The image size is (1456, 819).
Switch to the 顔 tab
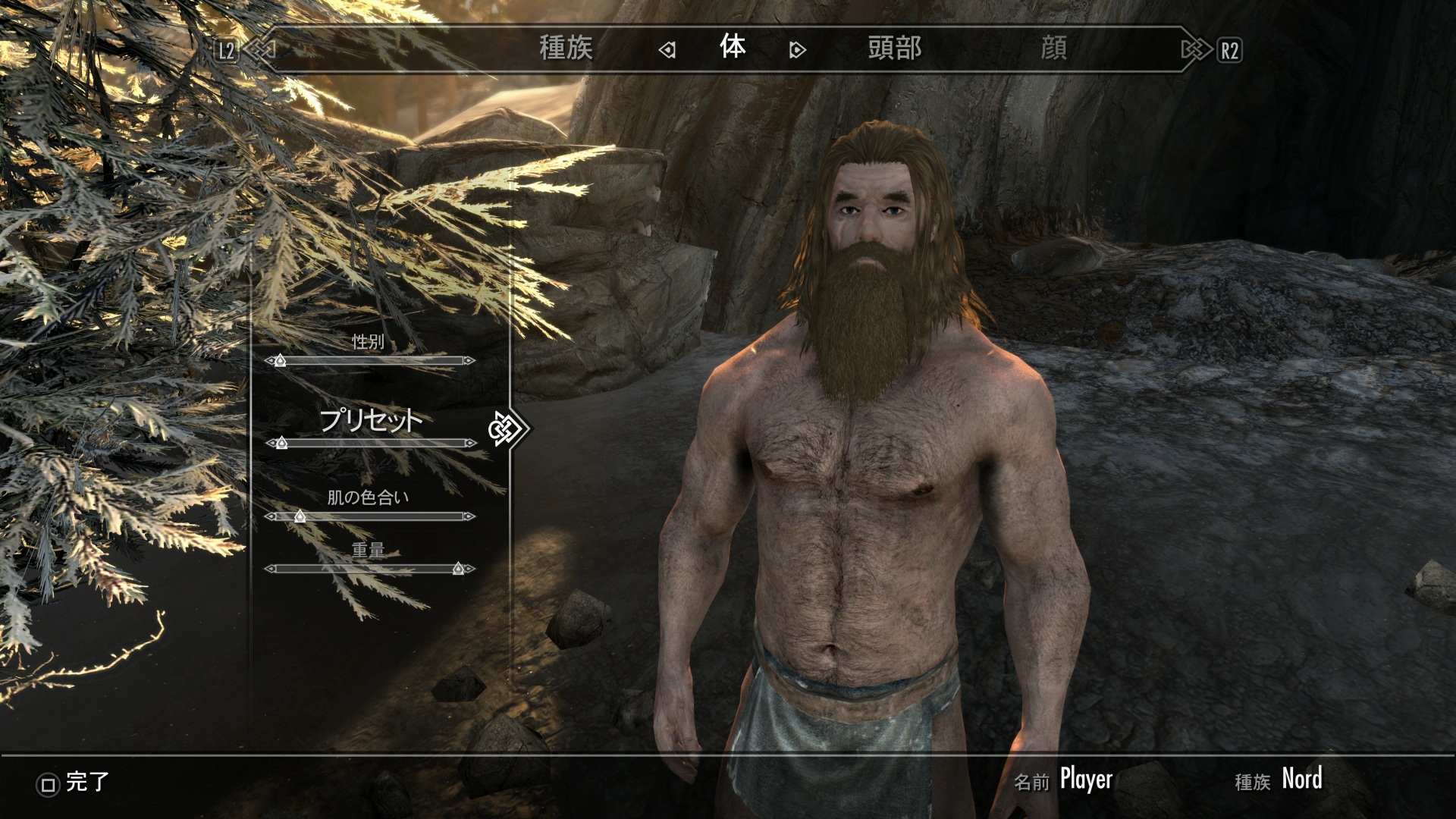1053,49
